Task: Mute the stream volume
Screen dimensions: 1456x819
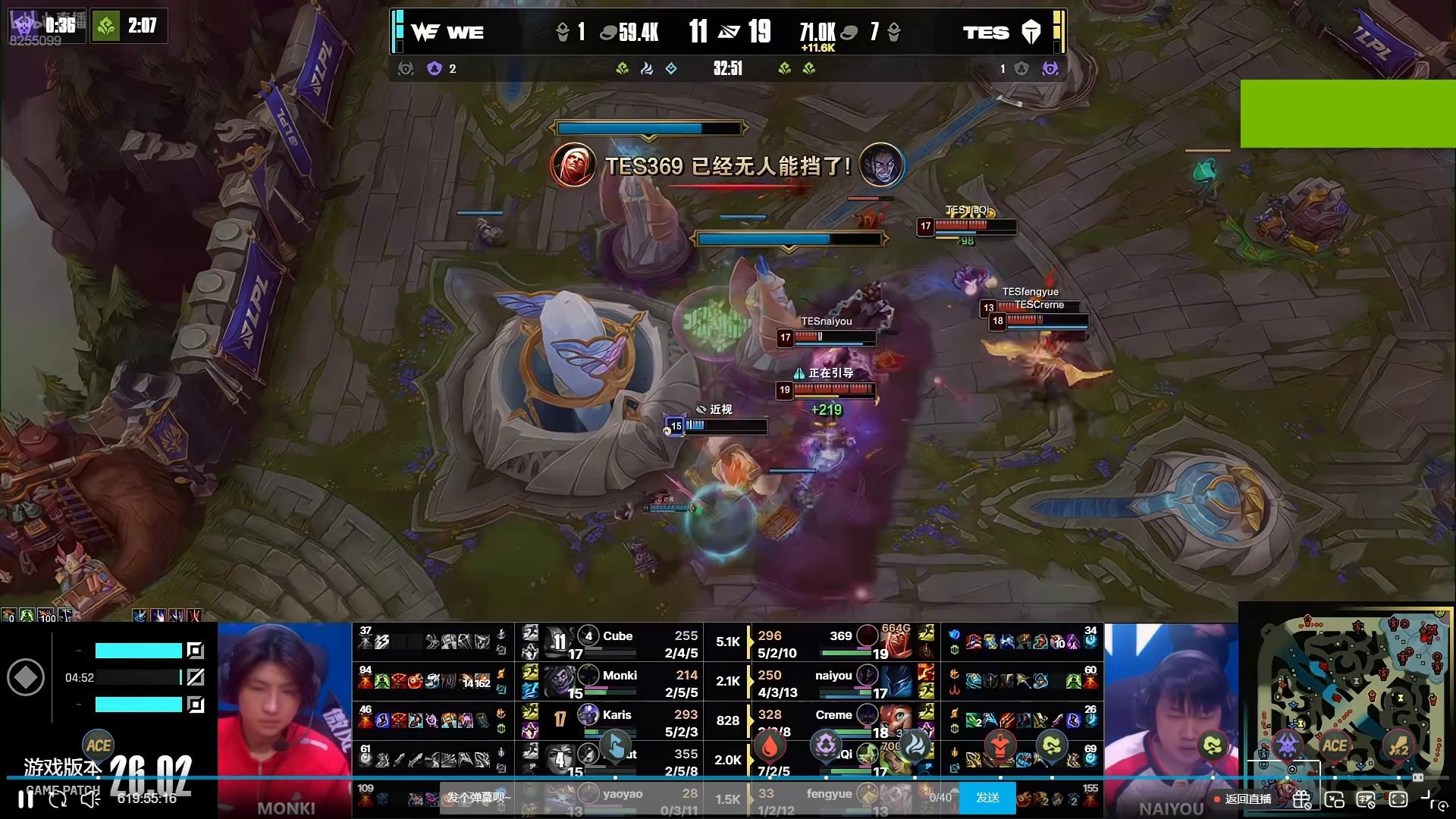Action: tap(90, 799)
